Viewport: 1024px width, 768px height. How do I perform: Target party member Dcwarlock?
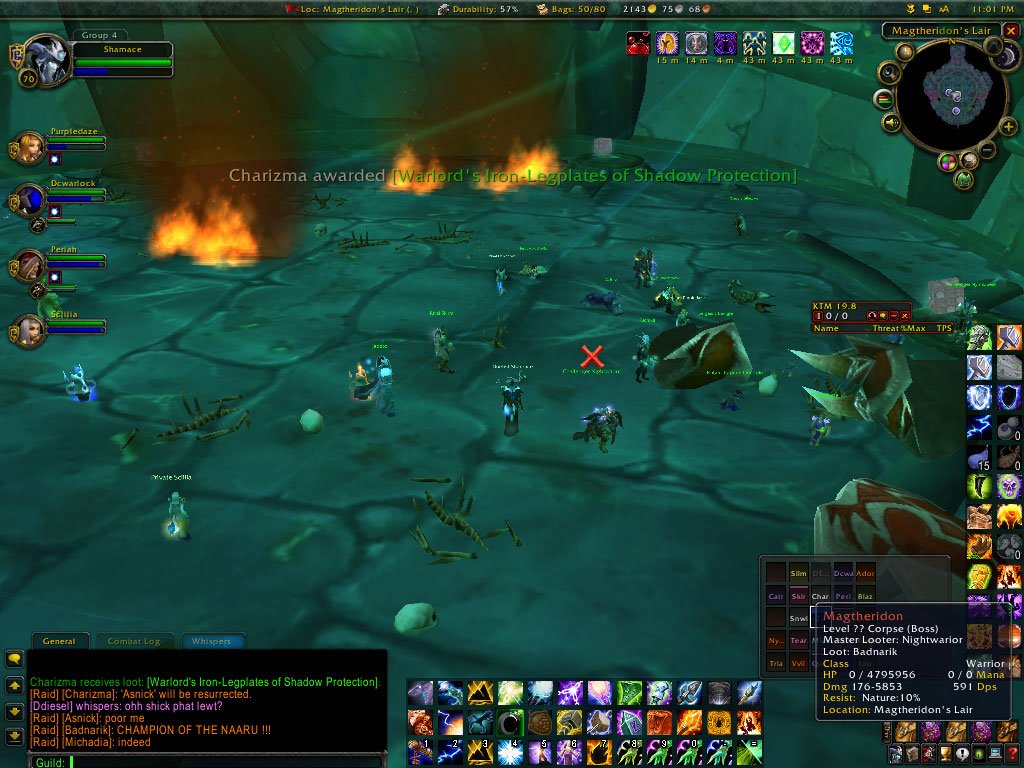(x=29, y=200)
